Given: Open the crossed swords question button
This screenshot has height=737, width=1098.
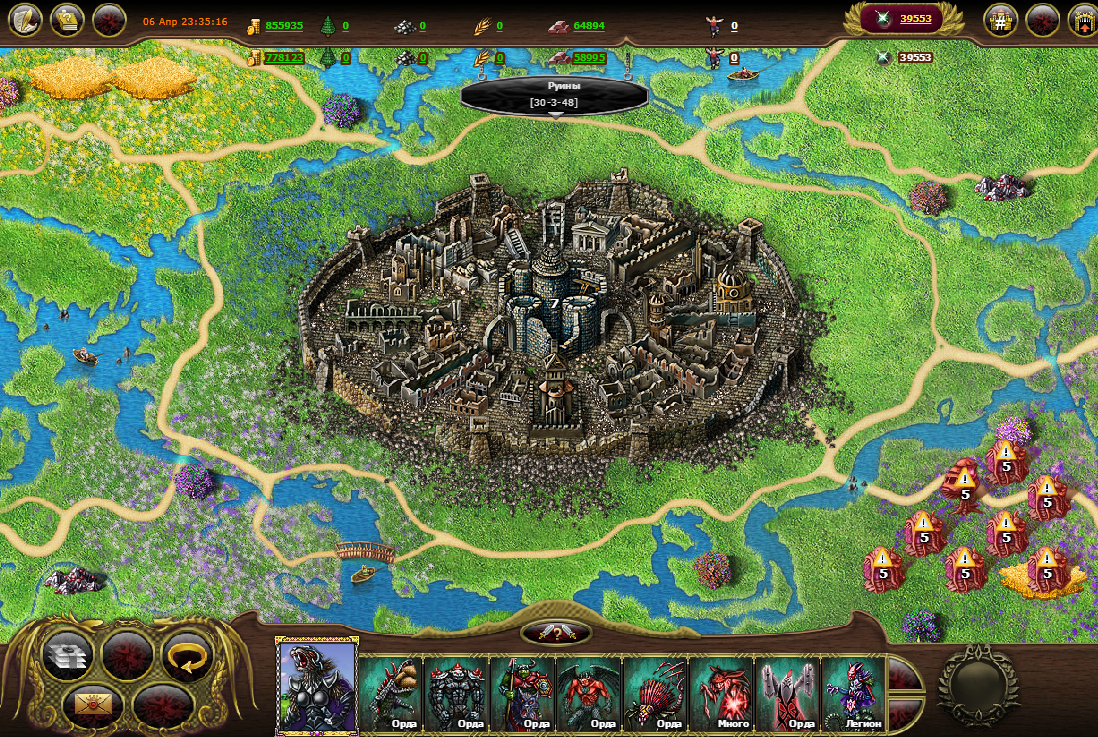Looking at the screenshot, I should click(x=556, y=632).
